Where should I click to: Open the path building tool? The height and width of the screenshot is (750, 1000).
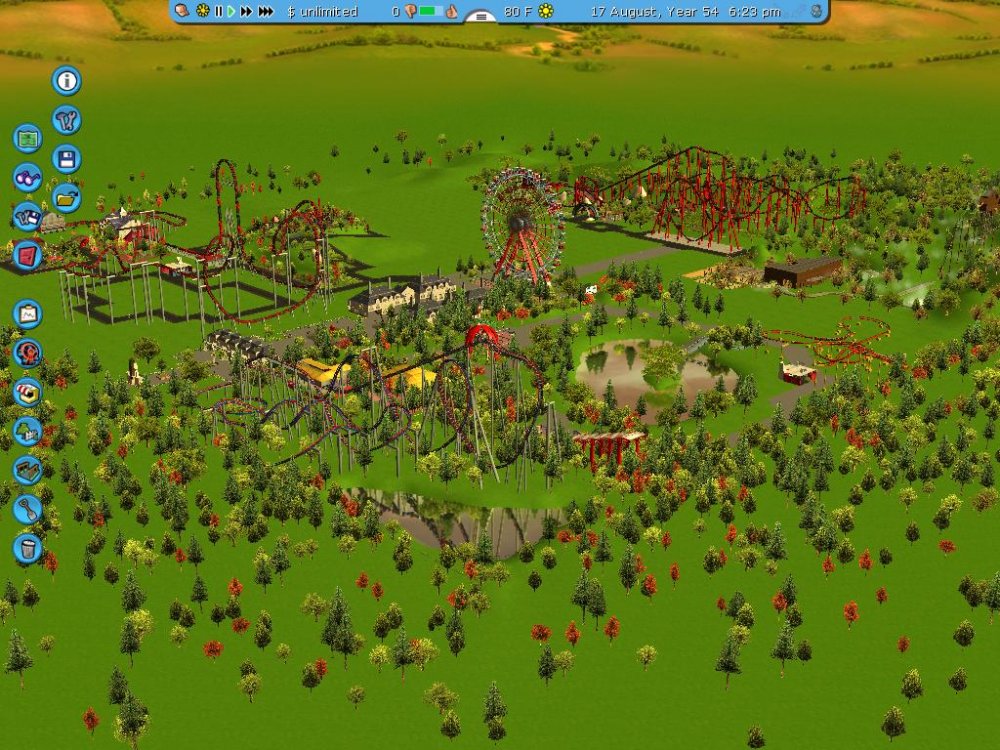(28, 470)
